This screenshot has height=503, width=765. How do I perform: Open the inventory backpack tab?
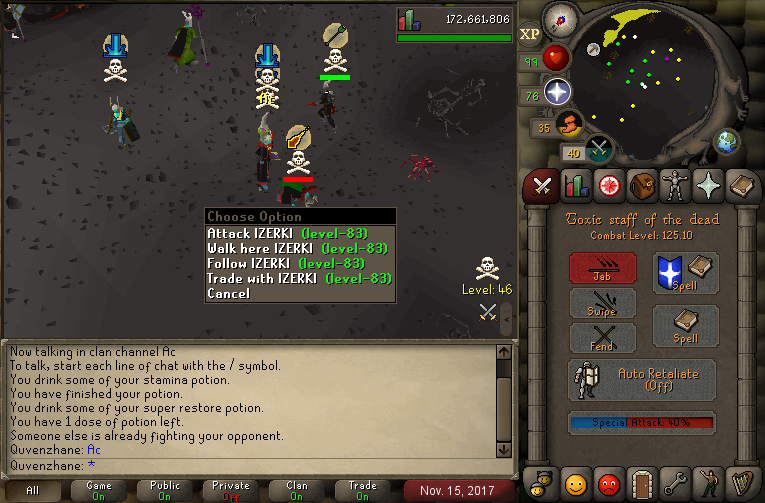(x=641, y=186)
